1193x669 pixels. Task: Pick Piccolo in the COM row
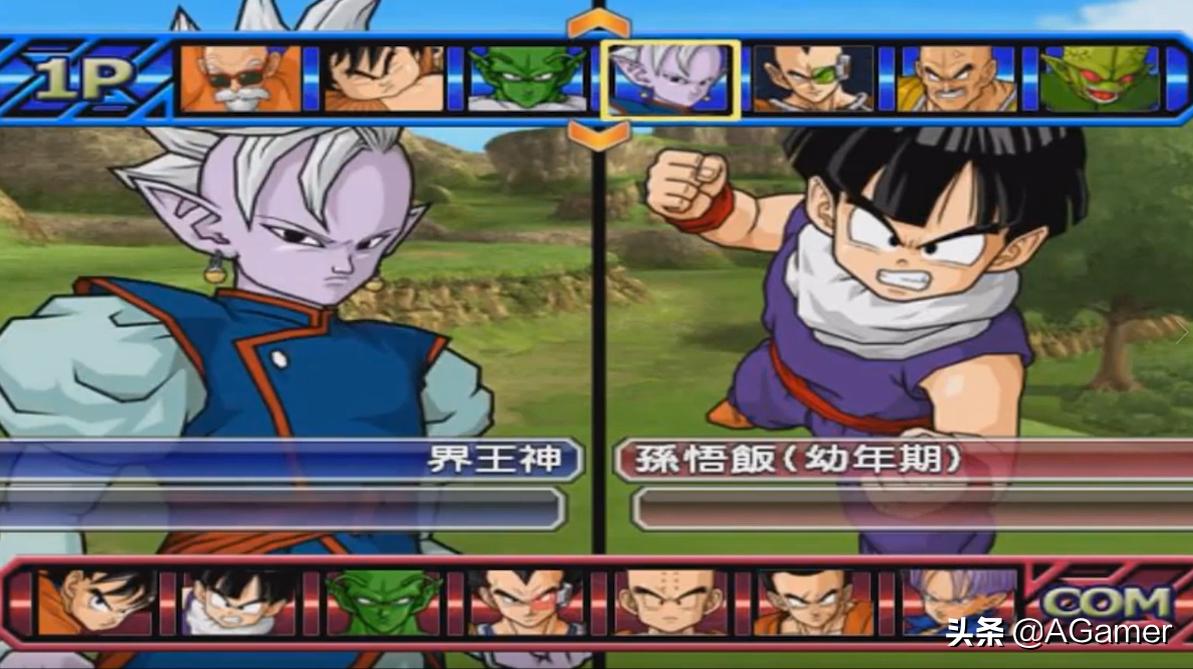384,603
